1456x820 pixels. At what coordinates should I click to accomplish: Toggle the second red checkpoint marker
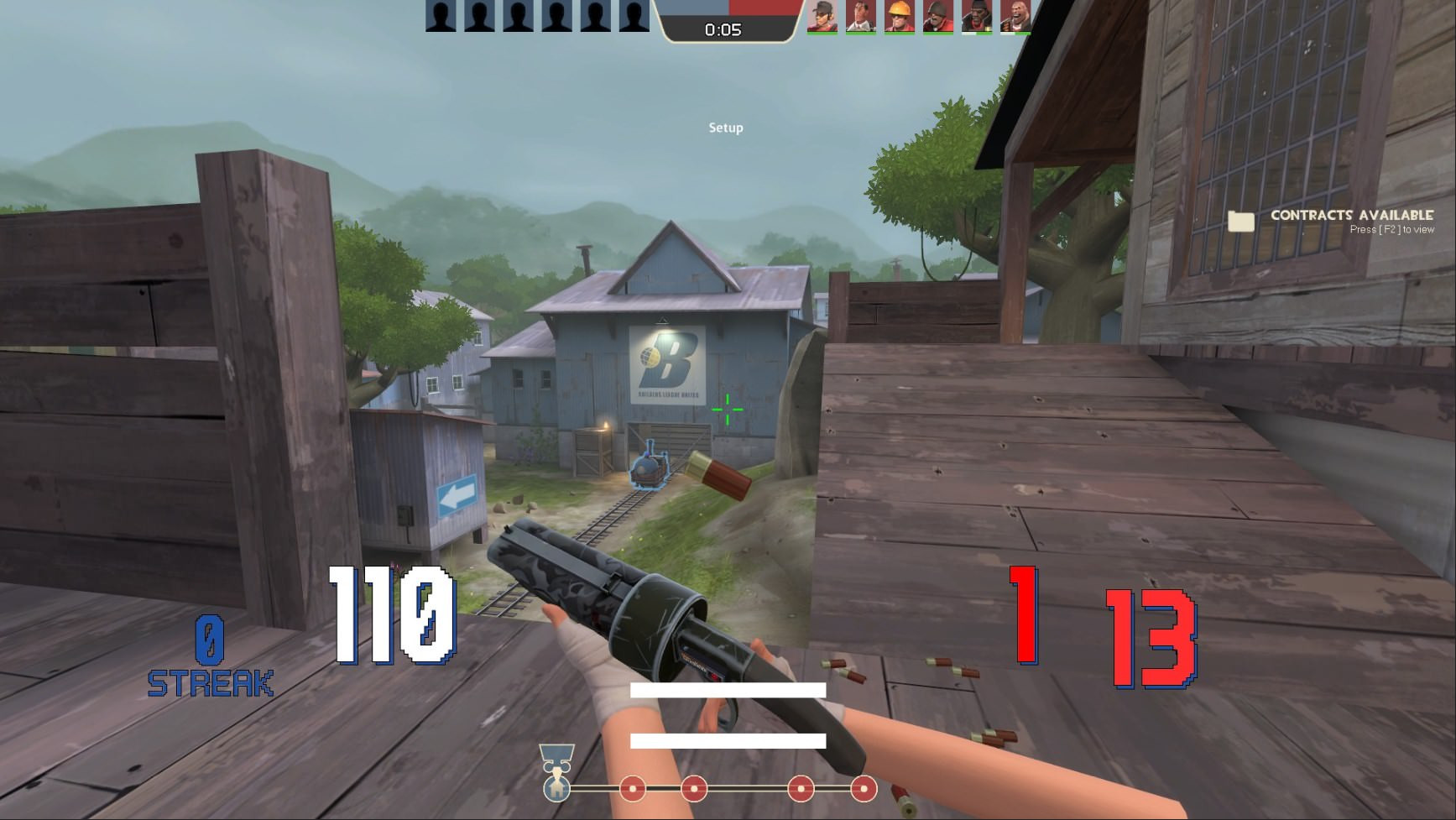click(x=695, y=789)
